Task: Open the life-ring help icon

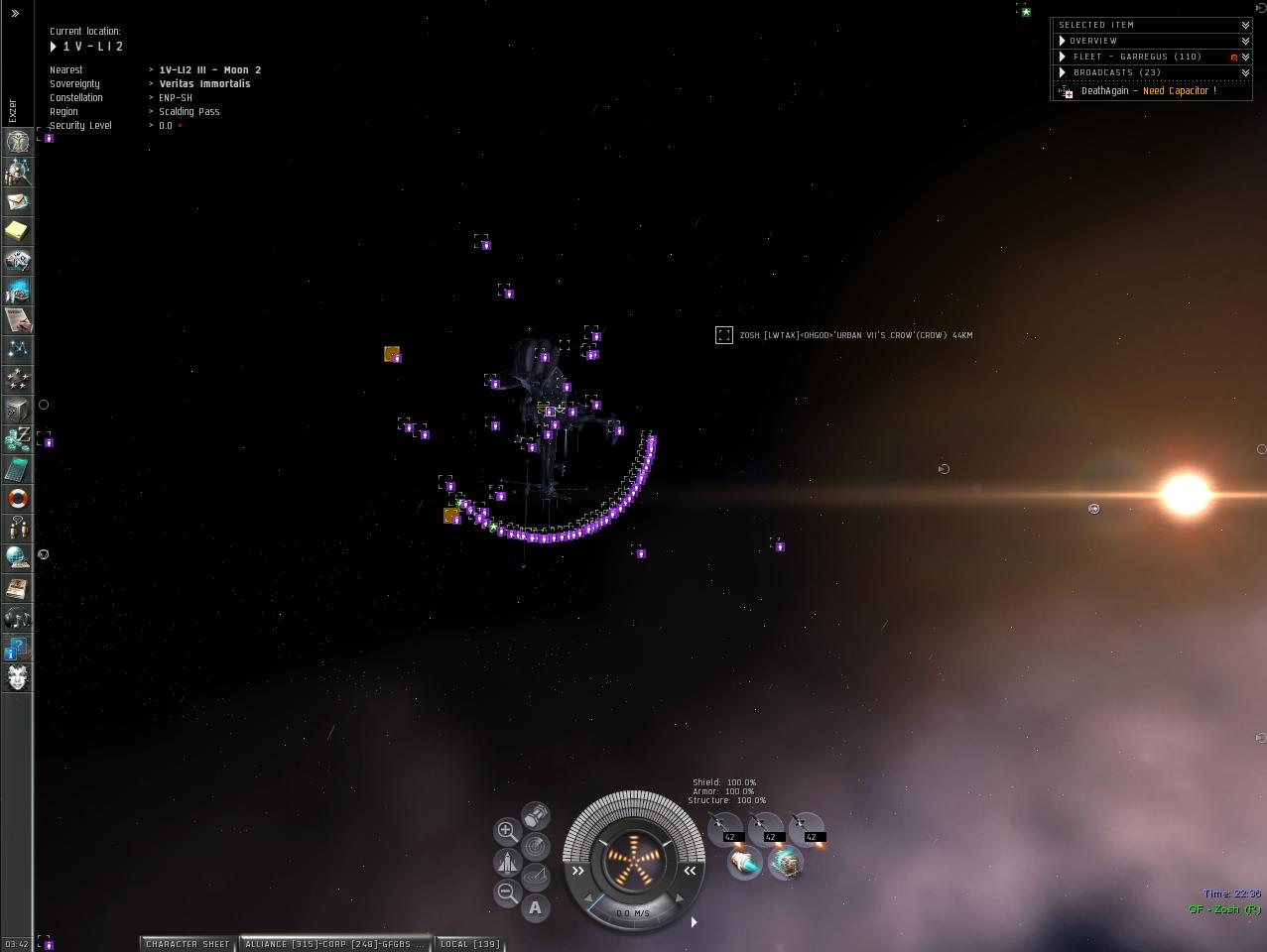Action: pyautogui.click(x=17, y=498)
